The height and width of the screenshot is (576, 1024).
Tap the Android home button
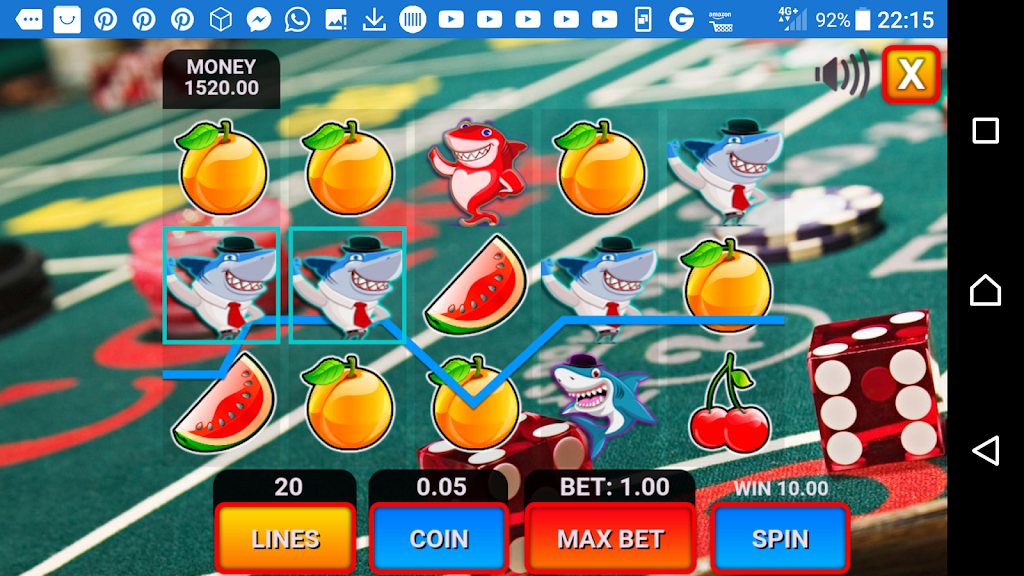pos(985,290)
